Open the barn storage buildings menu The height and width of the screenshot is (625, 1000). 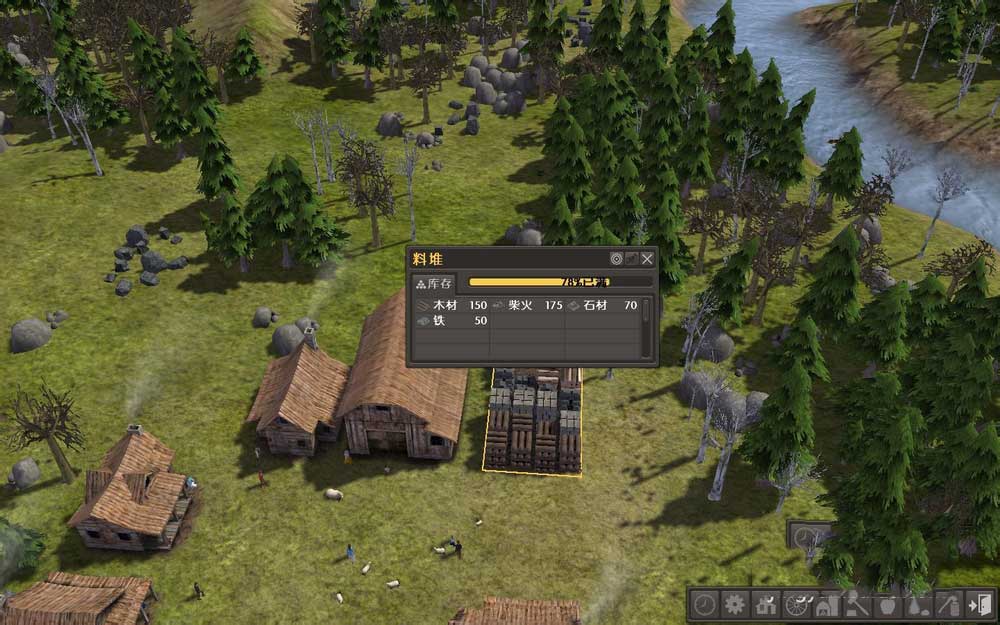tap(827, 604)
